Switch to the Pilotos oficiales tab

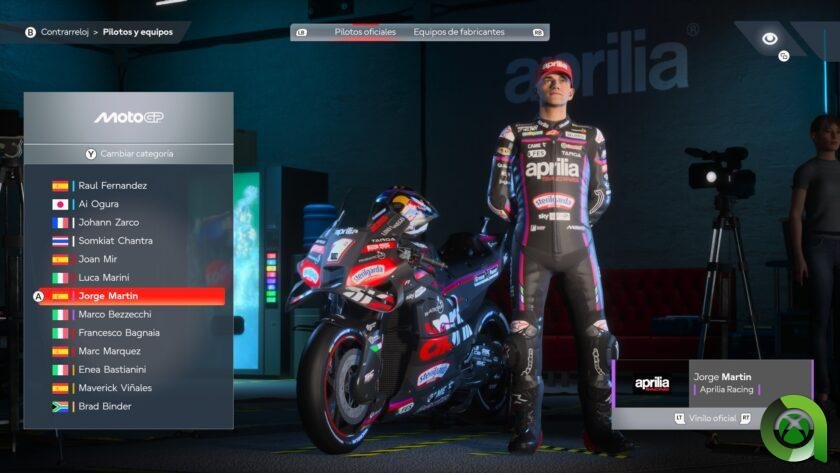click(x=365, y=32)
